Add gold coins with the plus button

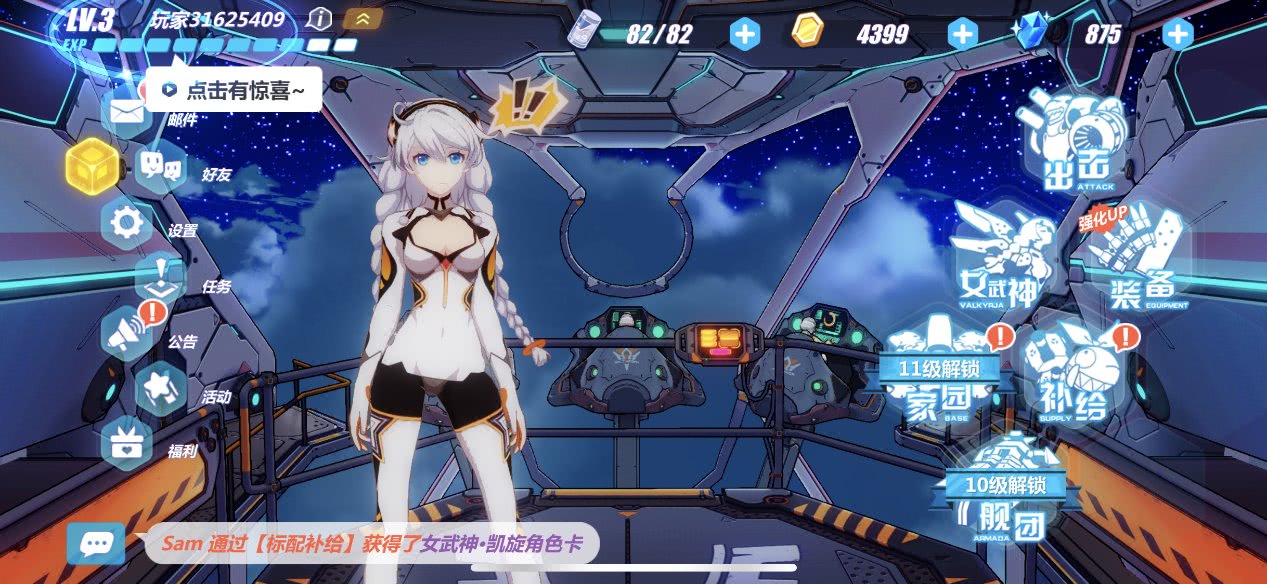[962, 34]
